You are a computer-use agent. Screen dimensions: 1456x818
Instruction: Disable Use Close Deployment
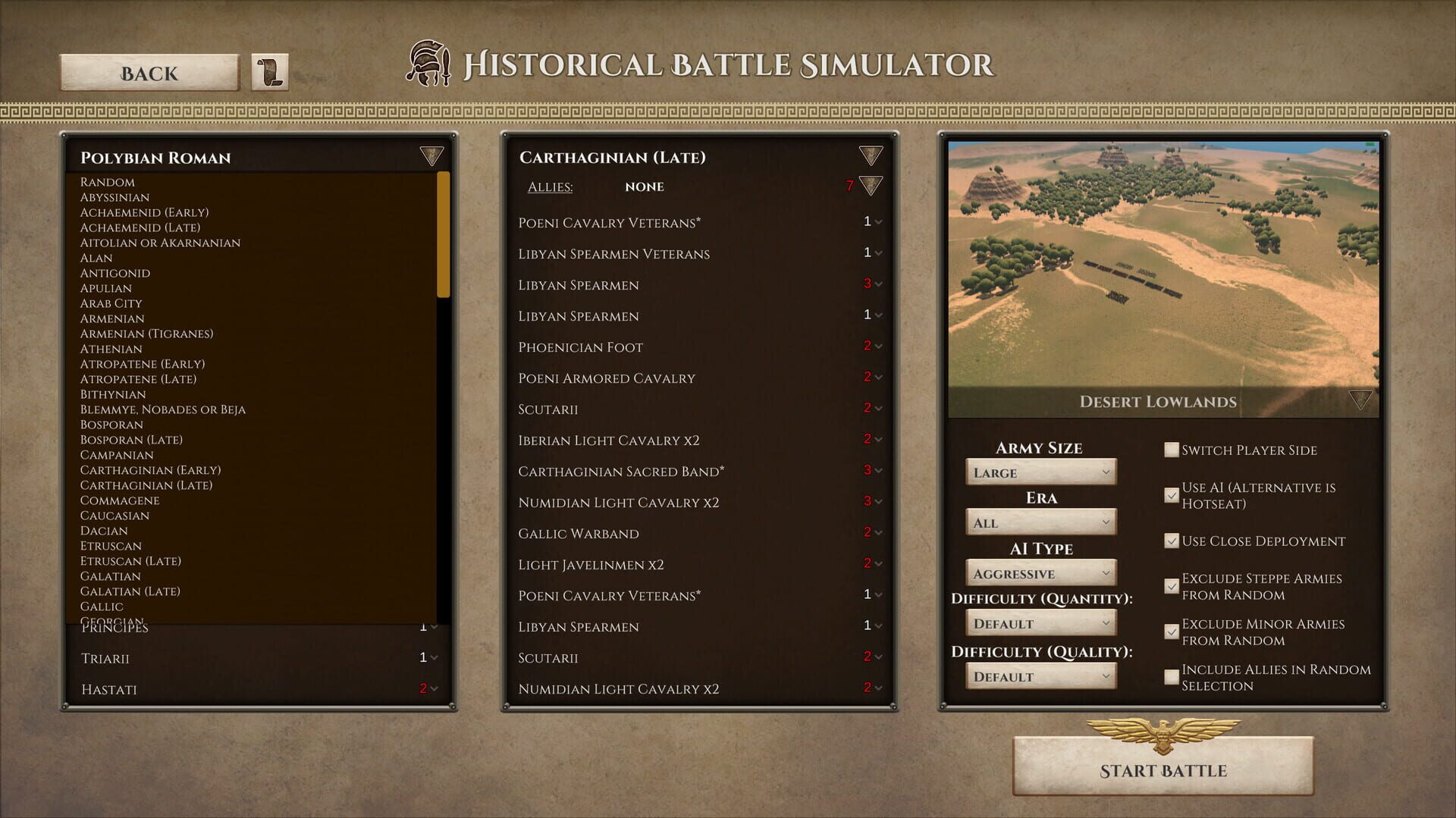pos(1170,541)
